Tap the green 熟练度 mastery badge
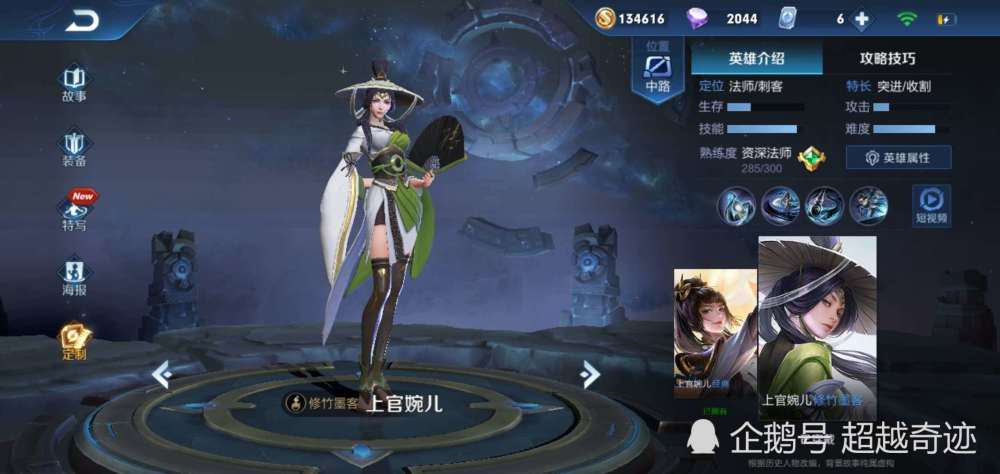Screen dimensions: 1000x474 point(812,157)
